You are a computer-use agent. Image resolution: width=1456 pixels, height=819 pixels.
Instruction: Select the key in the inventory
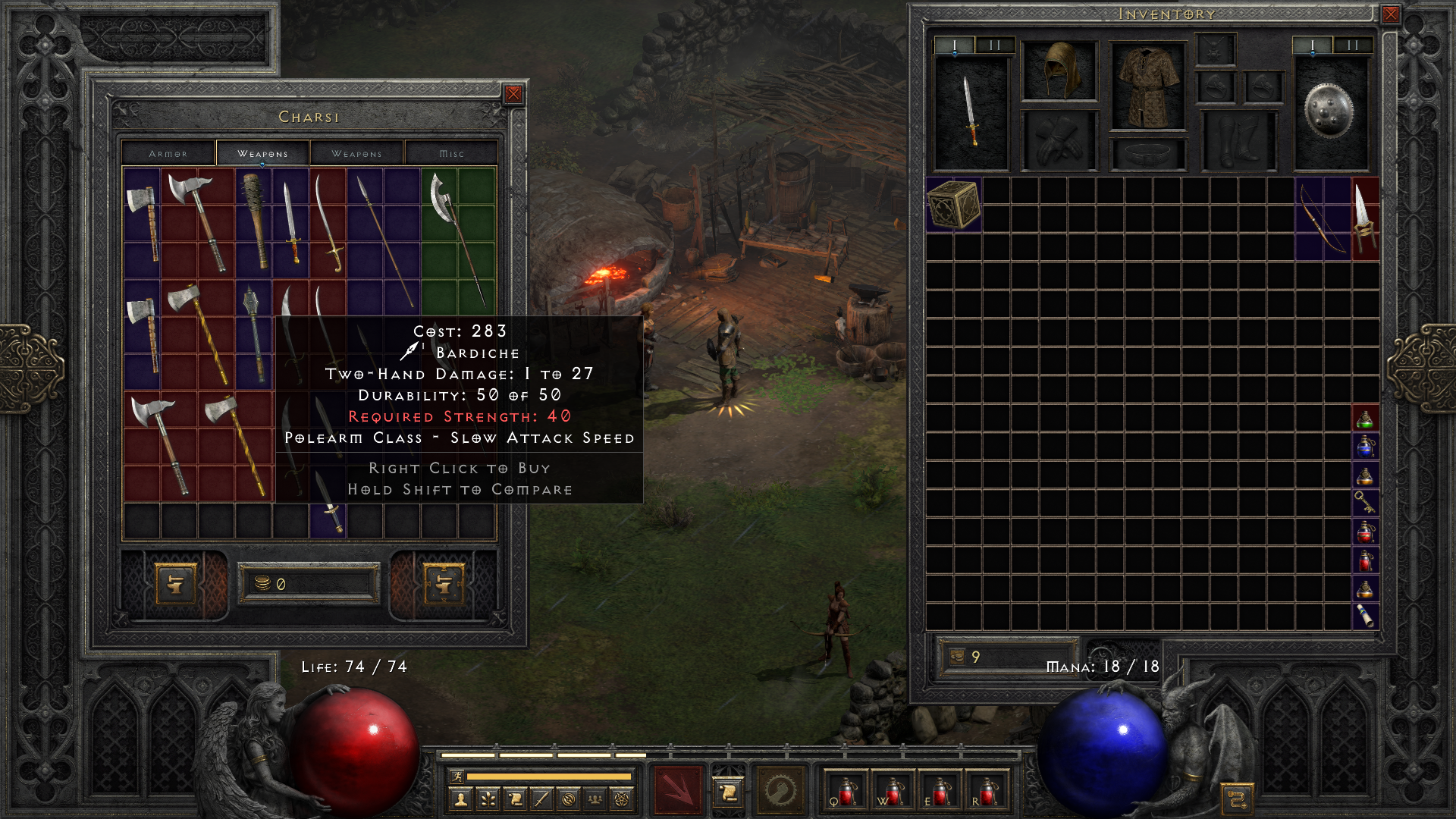point(1364,501)
